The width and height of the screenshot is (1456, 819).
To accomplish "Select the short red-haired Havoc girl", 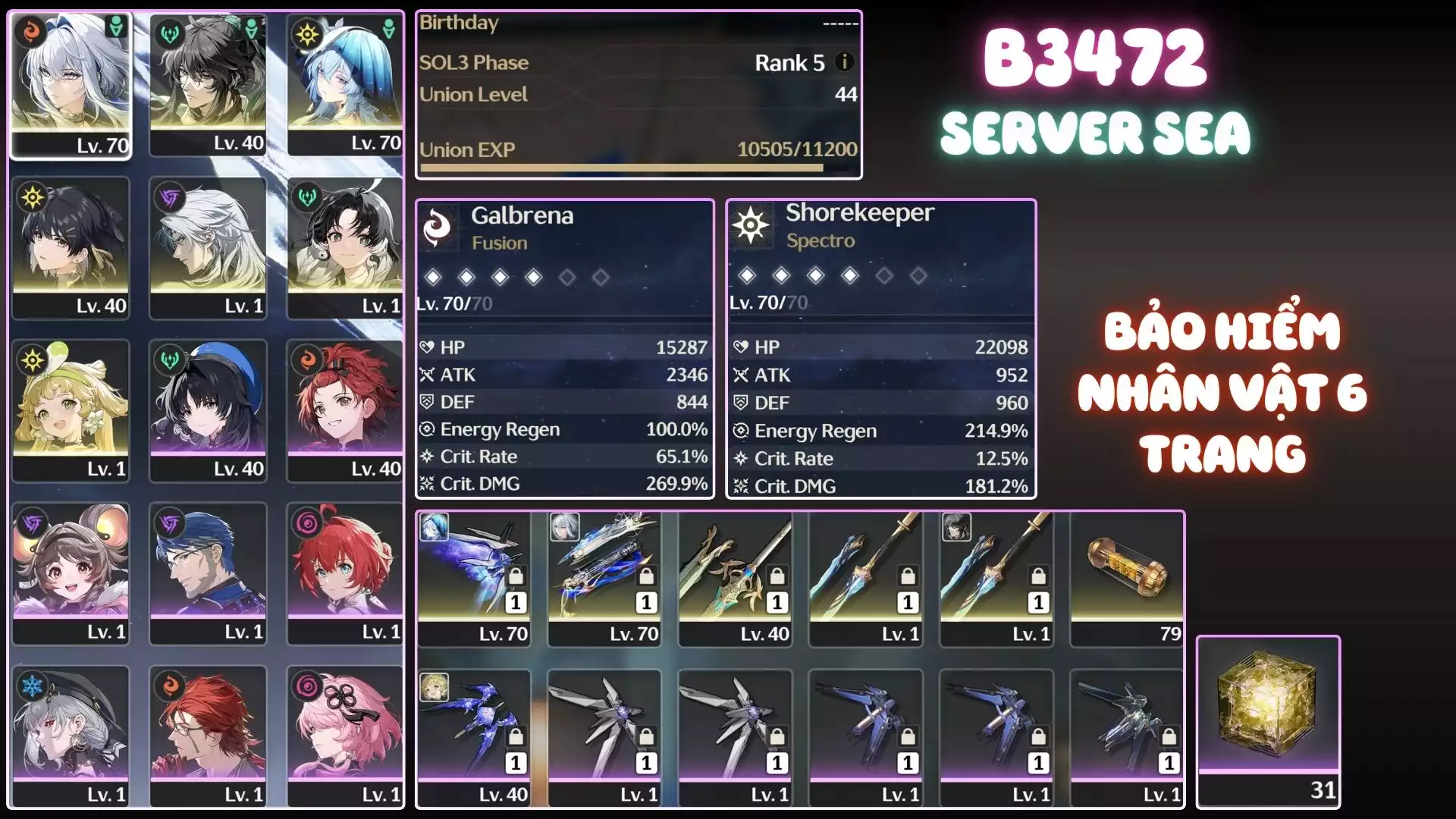I will (x=345, y=573).
